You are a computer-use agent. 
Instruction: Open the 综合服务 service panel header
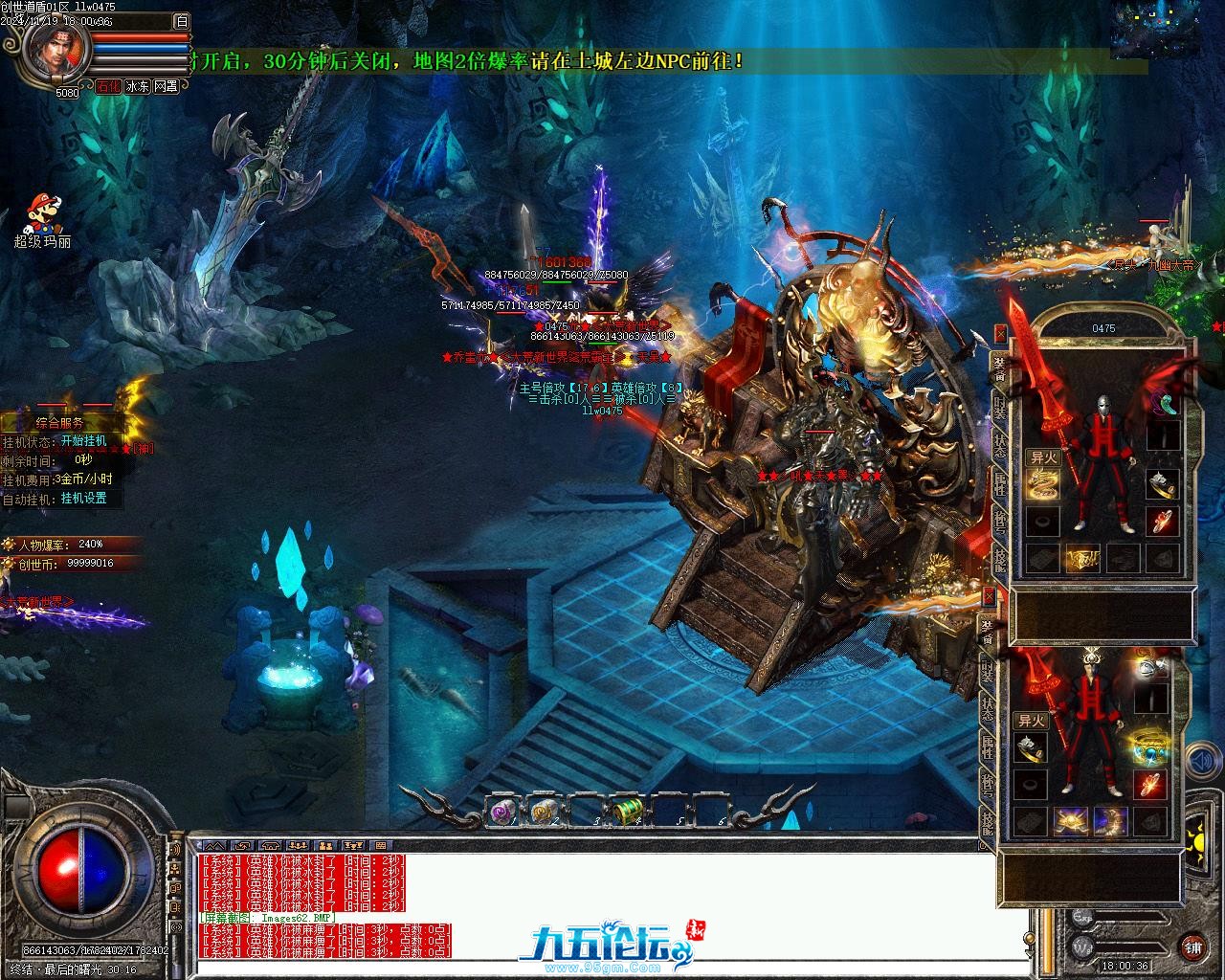coord(61,422)
